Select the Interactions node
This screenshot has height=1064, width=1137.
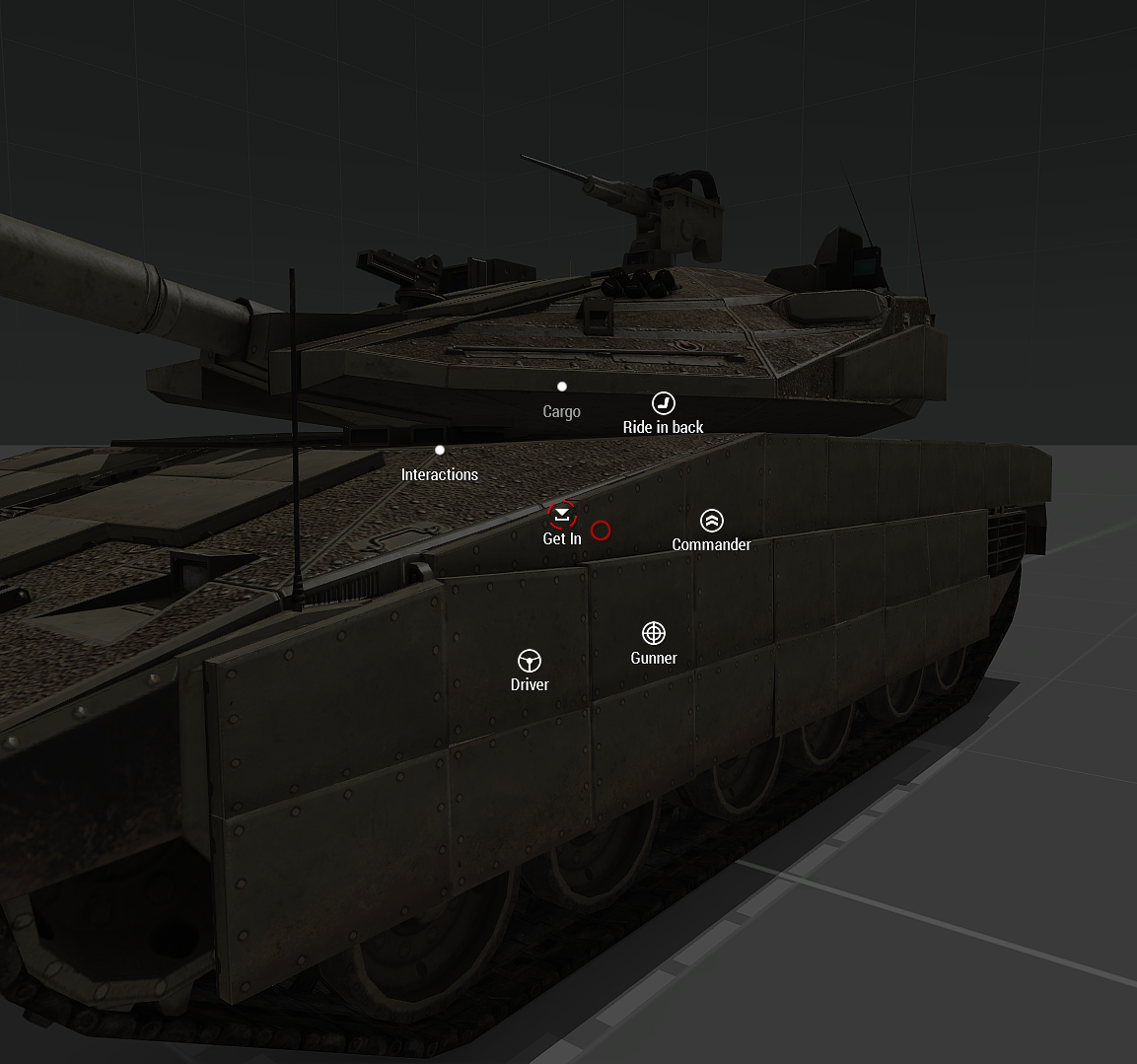click(x=440, y=451)
